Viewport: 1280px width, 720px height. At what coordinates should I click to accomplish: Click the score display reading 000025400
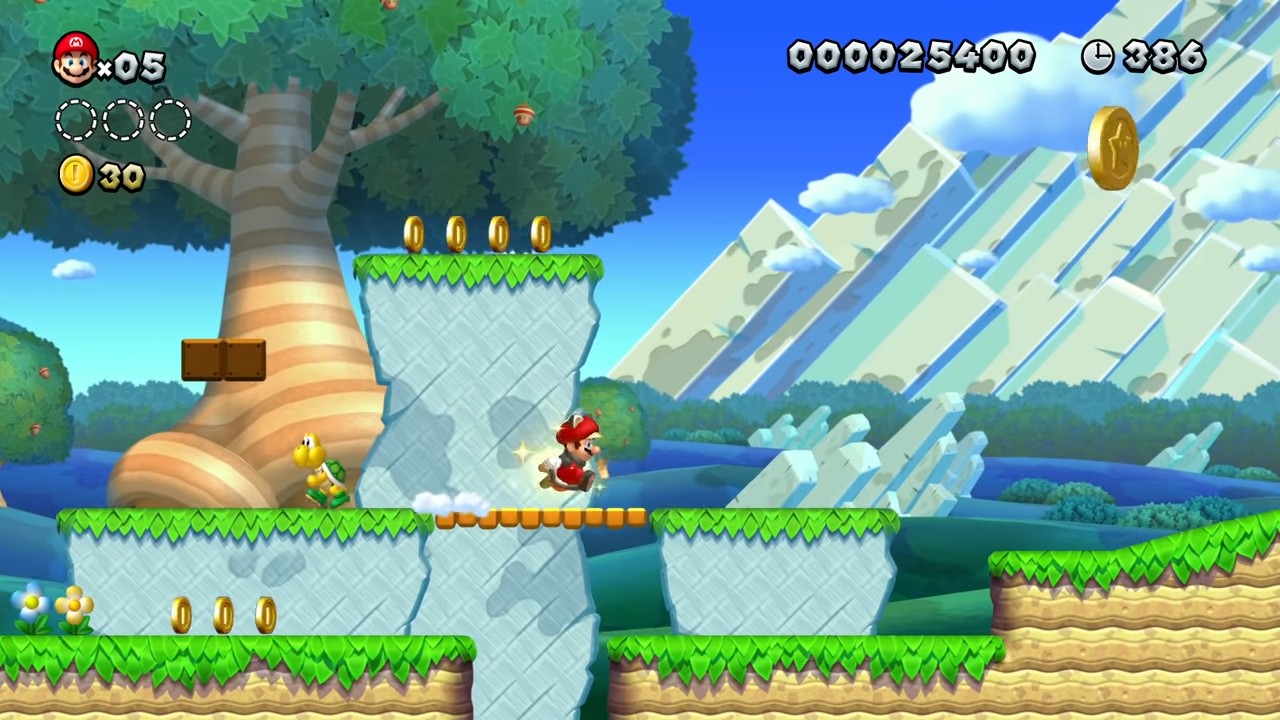910,57
